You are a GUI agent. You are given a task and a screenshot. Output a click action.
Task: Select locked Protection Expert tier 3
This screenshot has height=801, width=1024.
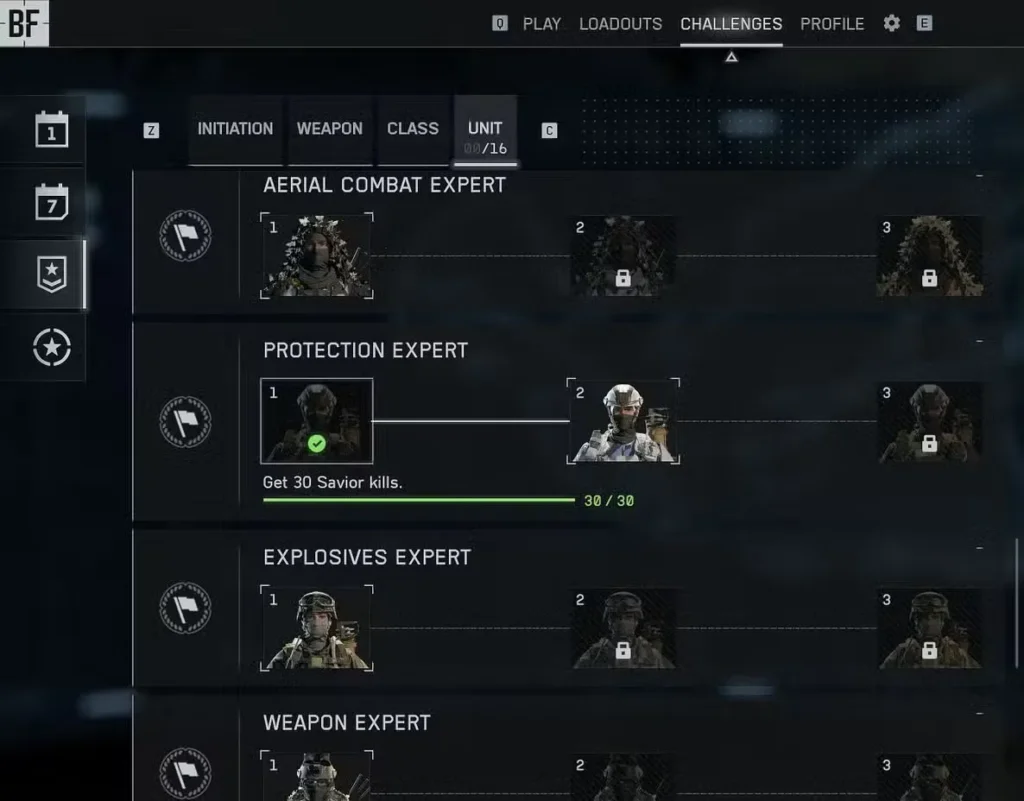coord(929,421)
